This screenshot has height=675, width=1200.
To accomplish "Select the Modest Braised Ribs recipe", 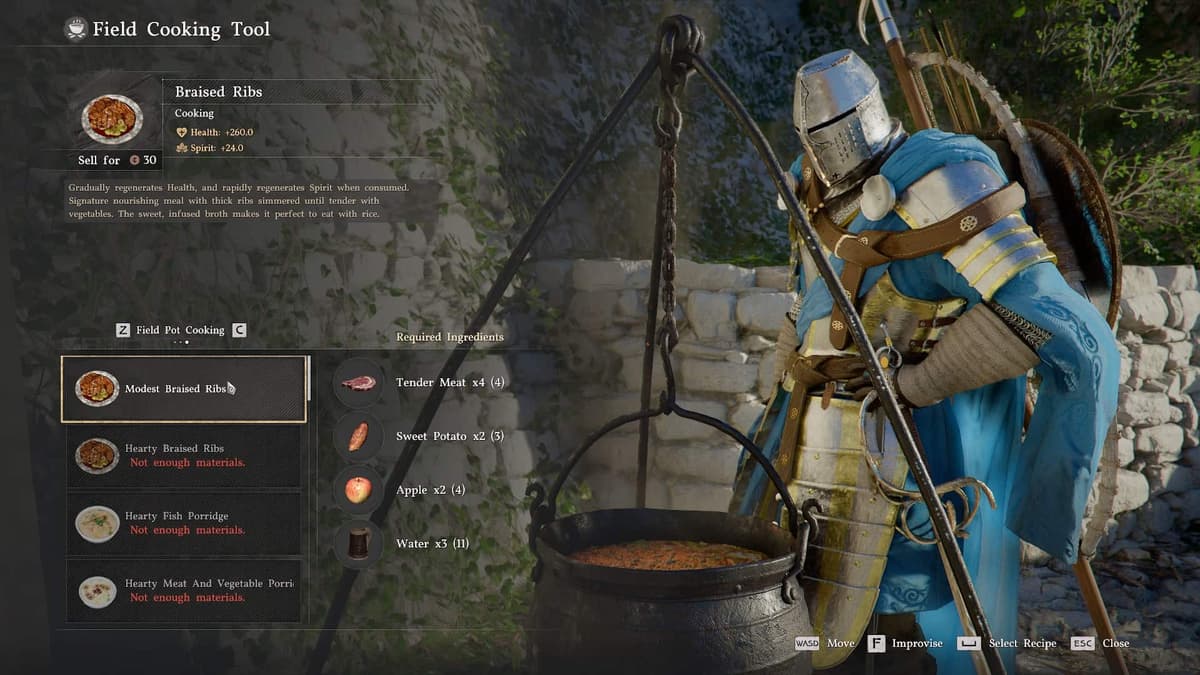I will pyautogui.click(x=184, y=389).
